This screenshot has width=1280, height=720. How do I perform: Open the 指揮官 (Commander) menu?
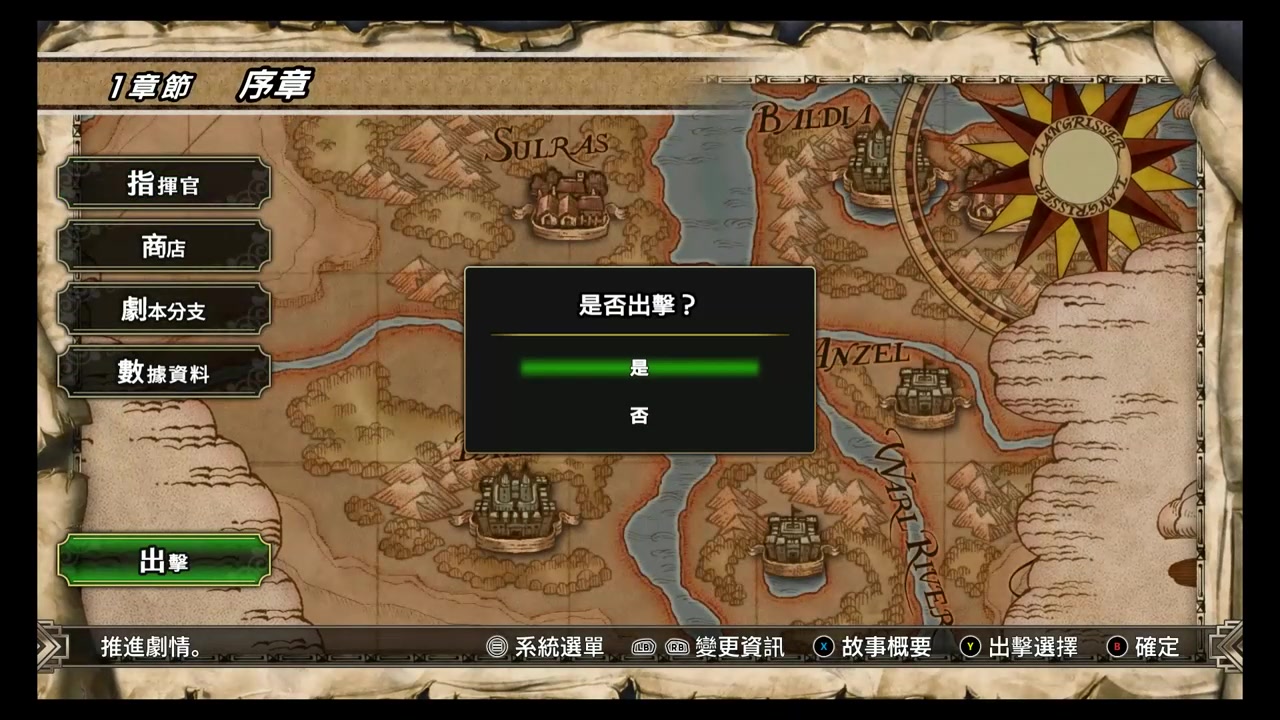[163, 184]
